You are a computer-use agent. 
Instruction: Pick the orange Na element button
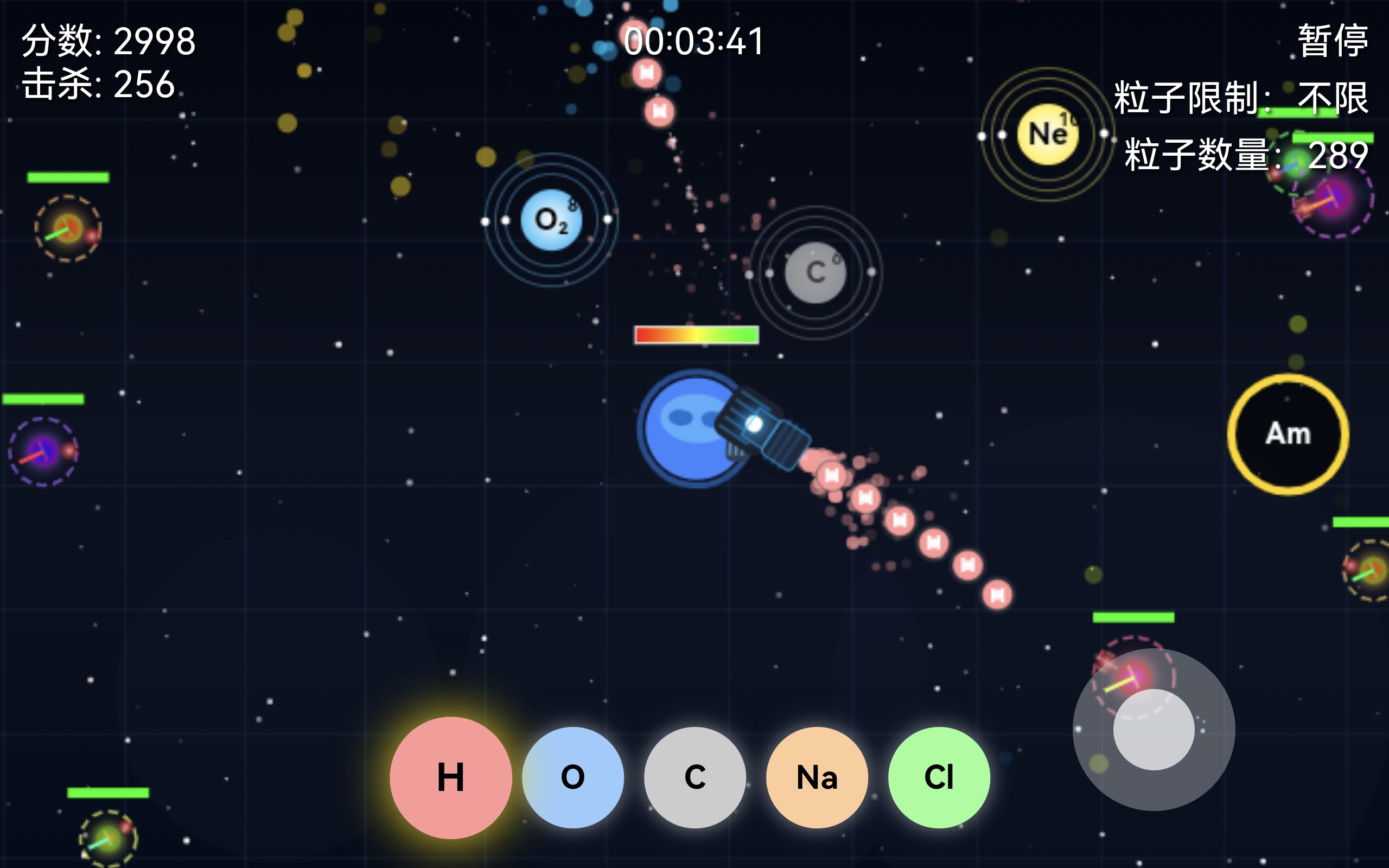tap(817, 777)
